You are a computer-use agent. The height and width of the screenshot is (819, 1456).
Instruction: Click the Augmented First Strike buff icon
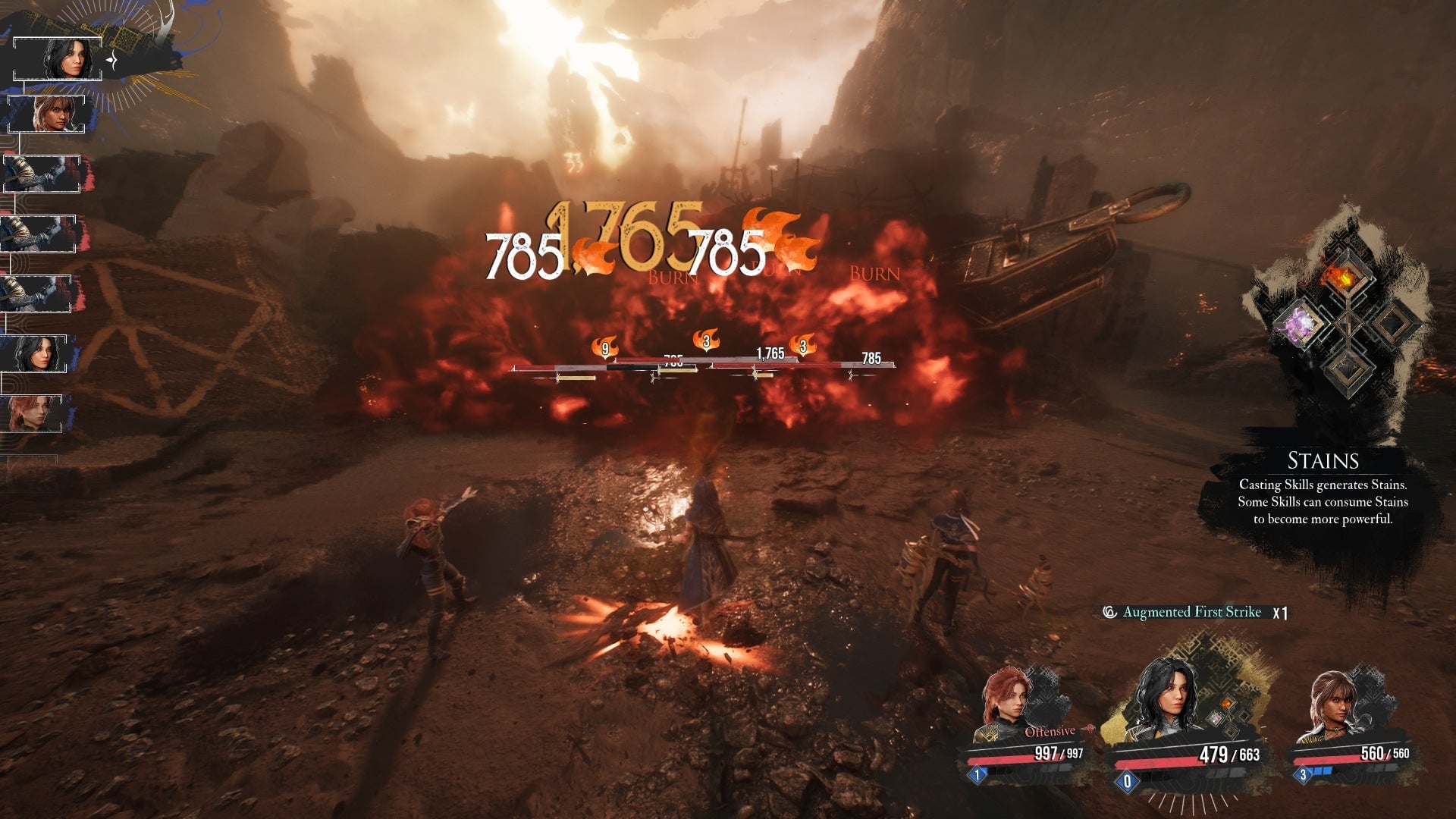pyautogui.click(x=1109, y=612)
